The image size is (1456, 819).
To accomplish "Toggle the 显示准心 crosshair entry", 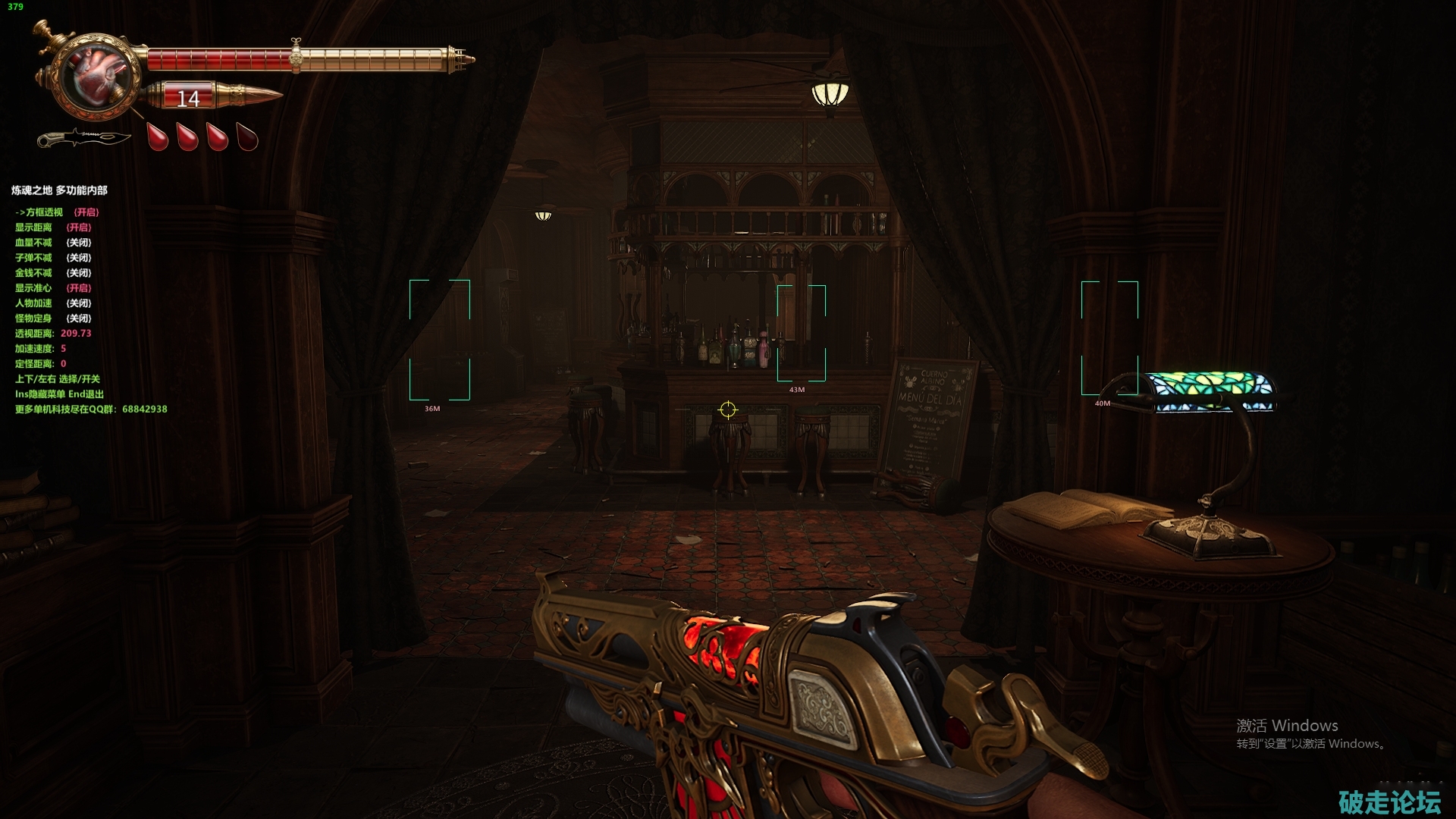I will click(52, 288).
